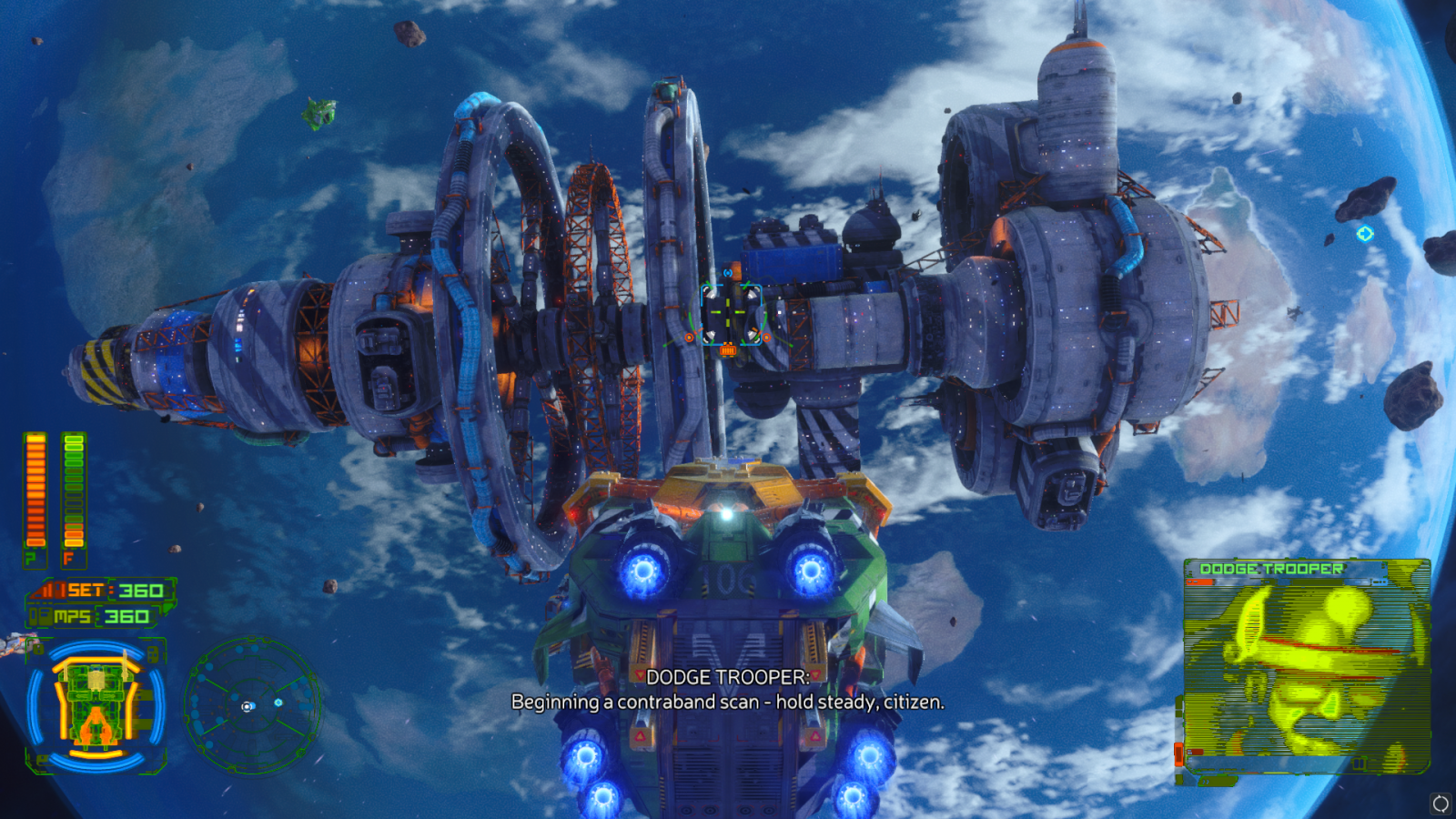
Task: Select the F fuel bar icon
Action: click(x=68, y=558)
